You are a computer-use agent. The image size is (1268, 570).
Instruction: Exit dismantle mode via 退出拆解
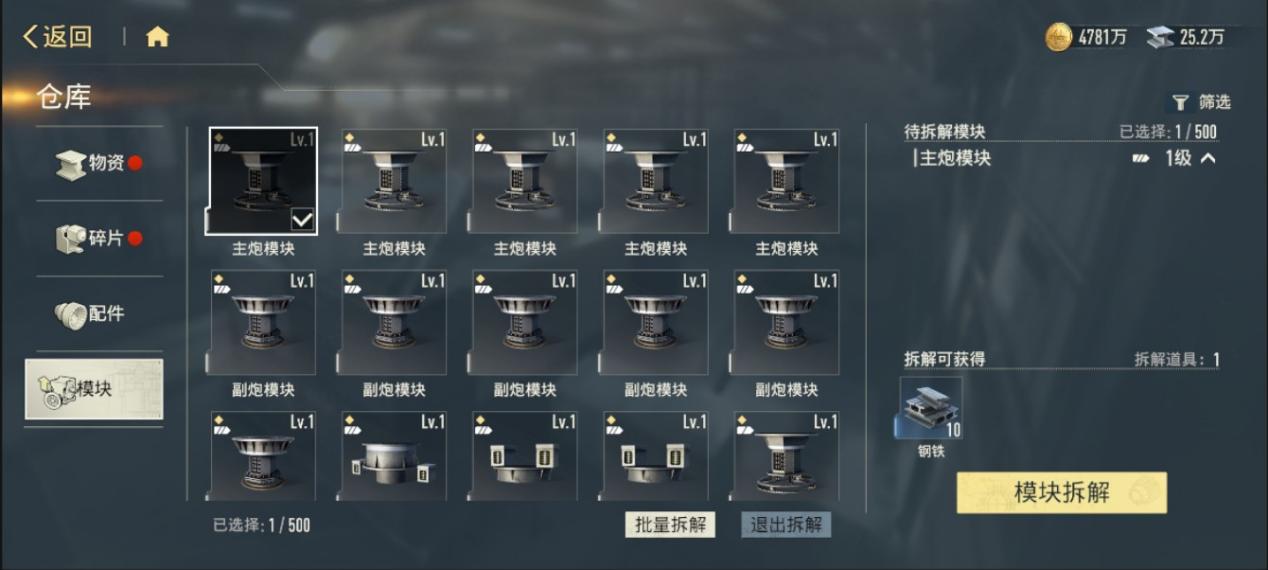[786, 525]
